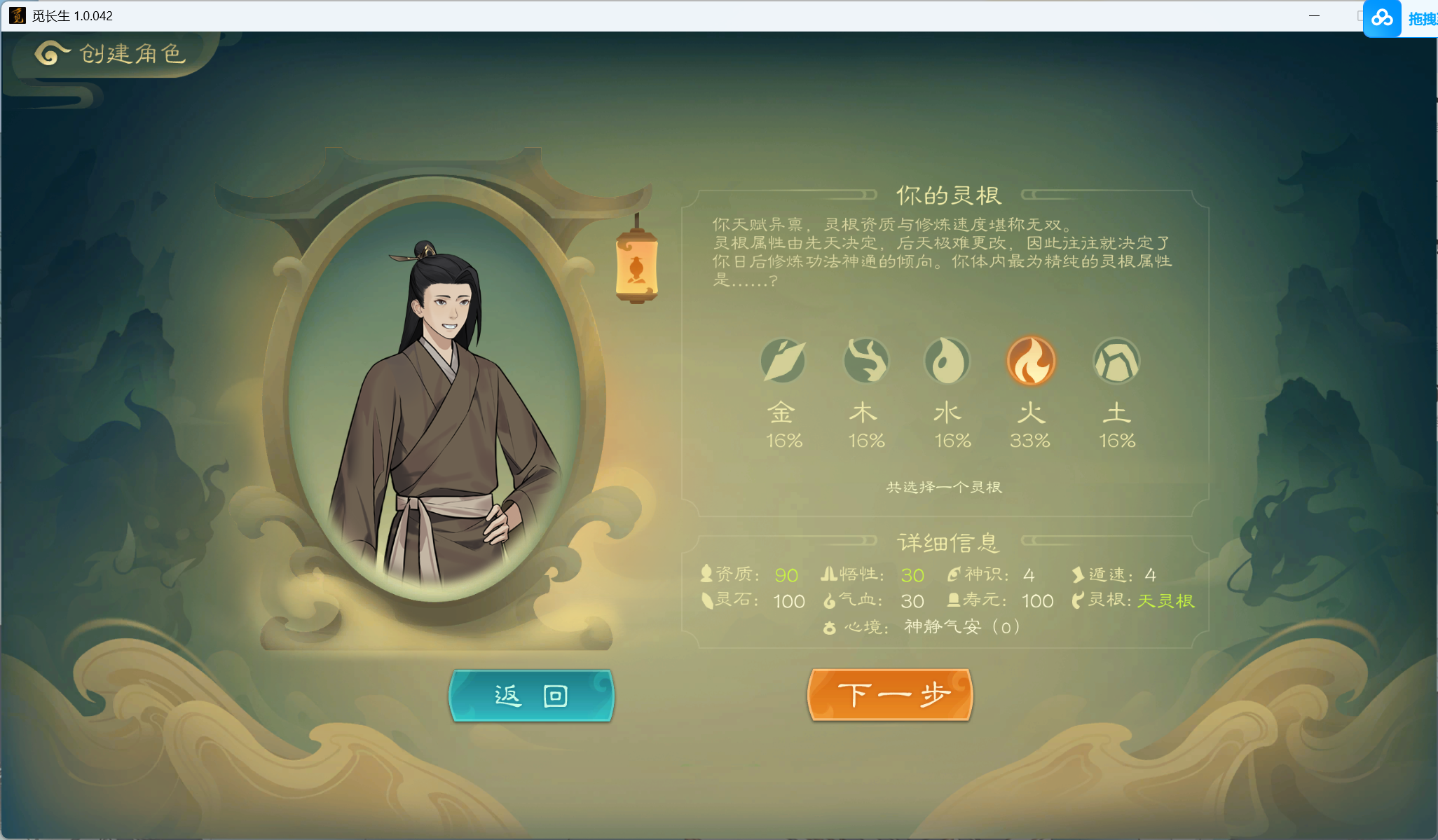Click the 悟性 attribute icon
1438x840 pixels.
(828, 574)
